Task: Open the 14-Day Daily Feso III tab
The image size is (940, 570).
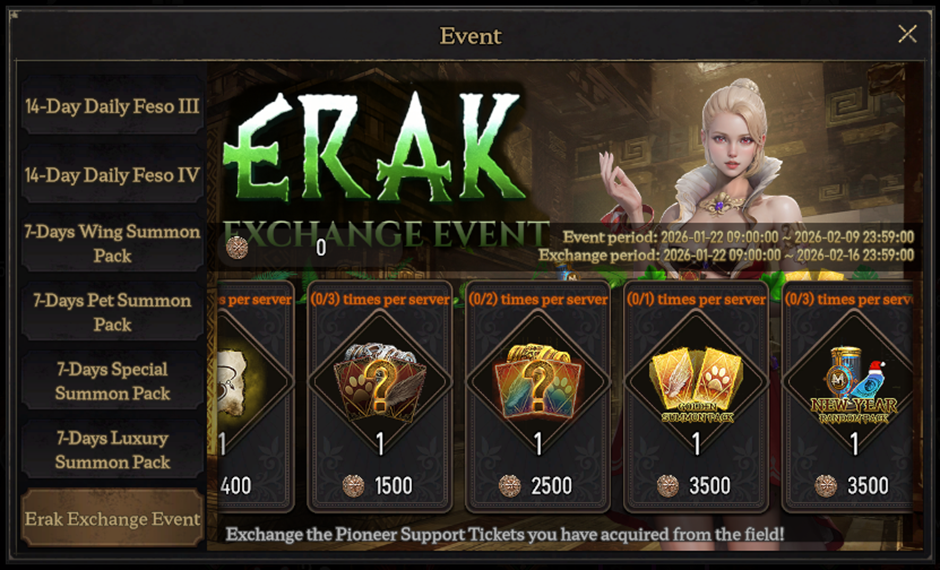Action: click(x=112, y=106)
